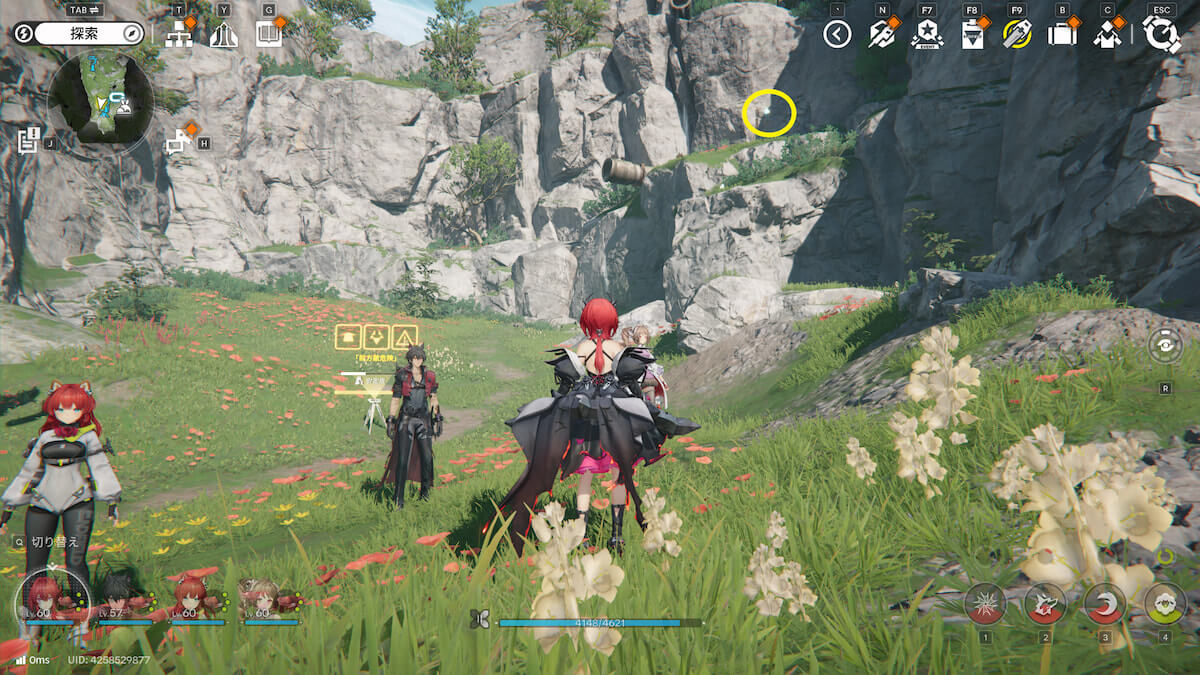
Task: Open the character outfit icon
Action: (1107, 35)
